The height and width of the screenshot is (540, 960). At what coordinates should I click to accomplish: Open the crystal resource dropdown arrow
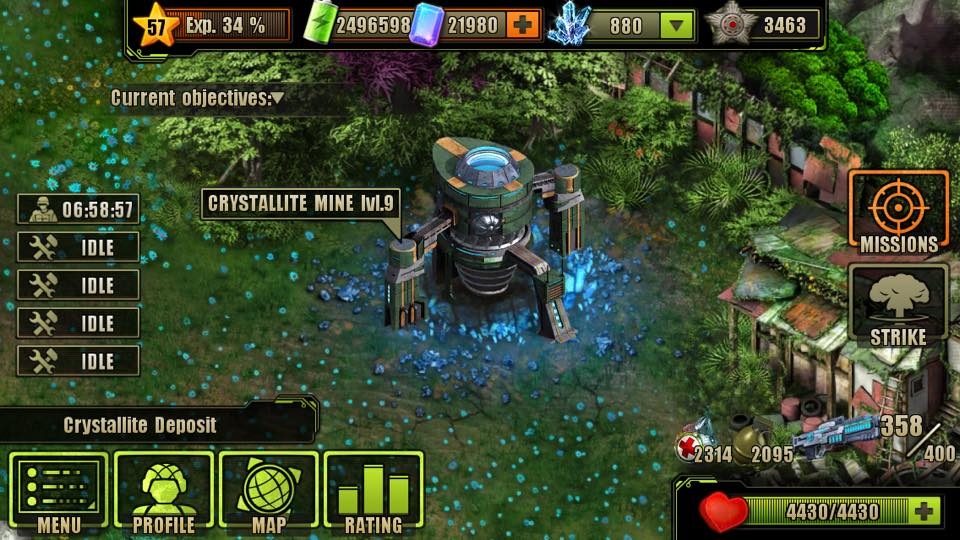point(678,24)
